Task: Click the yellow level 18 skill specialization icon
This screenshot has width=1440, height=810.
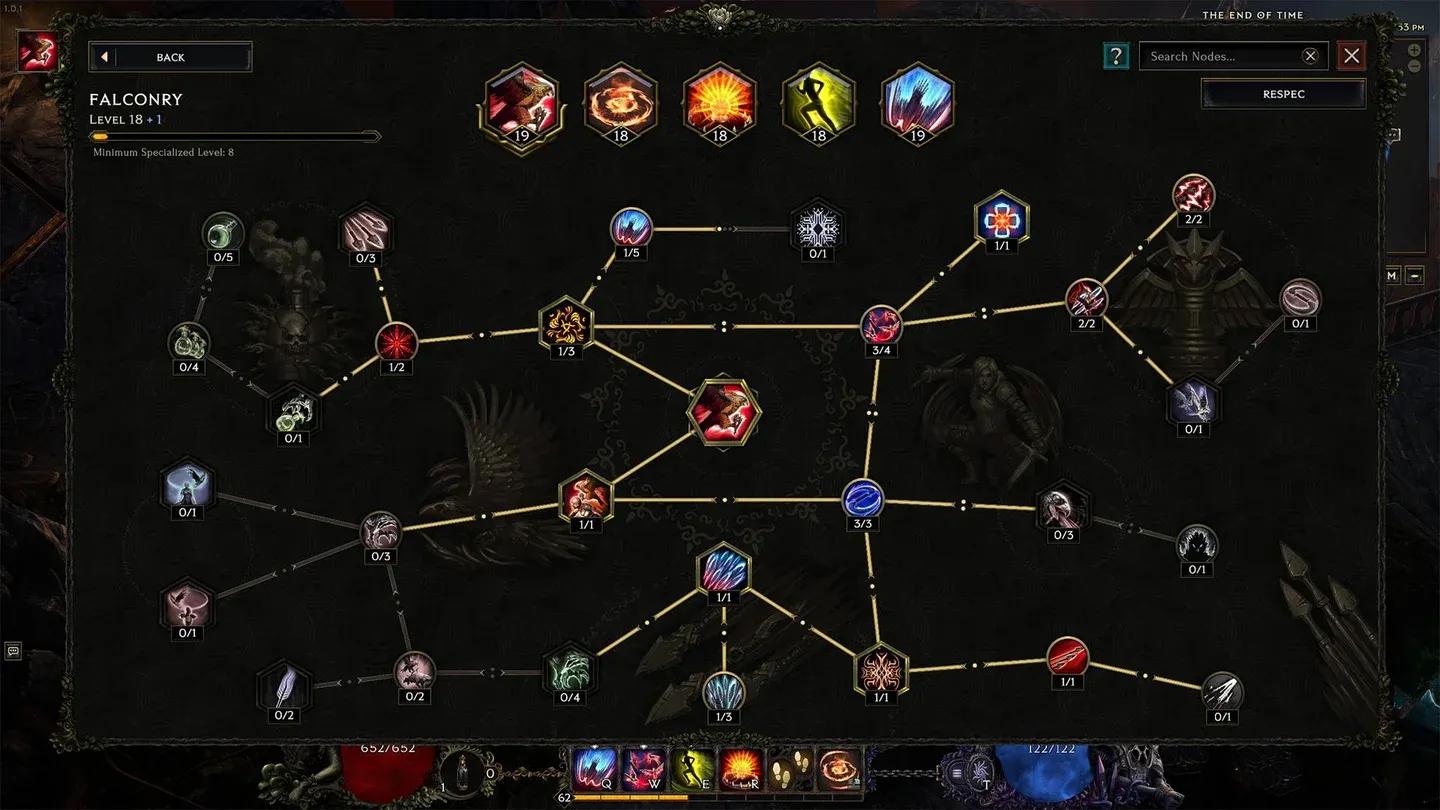Action: point(818,101)
